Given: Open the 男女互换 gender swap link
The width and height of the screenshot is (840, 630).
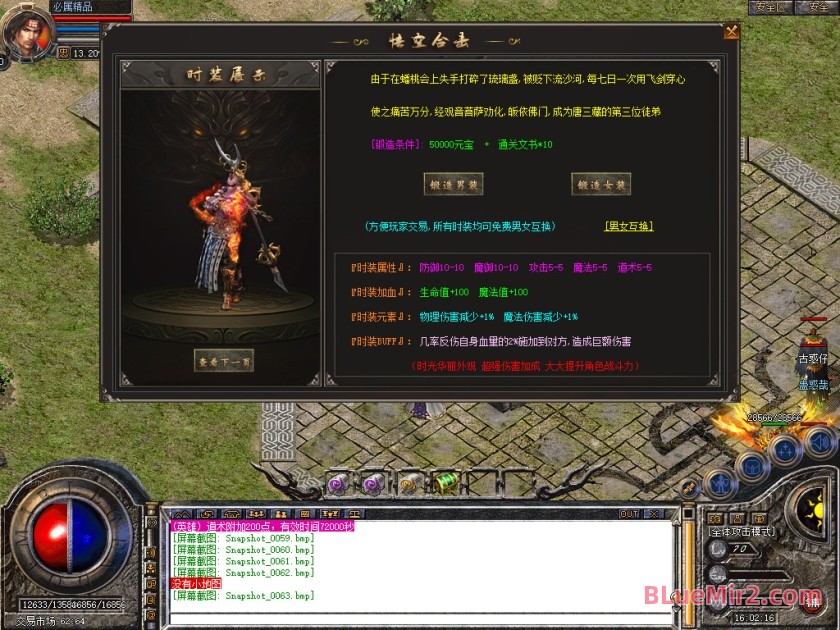Looking at the screenshot, I should point(628,226).
